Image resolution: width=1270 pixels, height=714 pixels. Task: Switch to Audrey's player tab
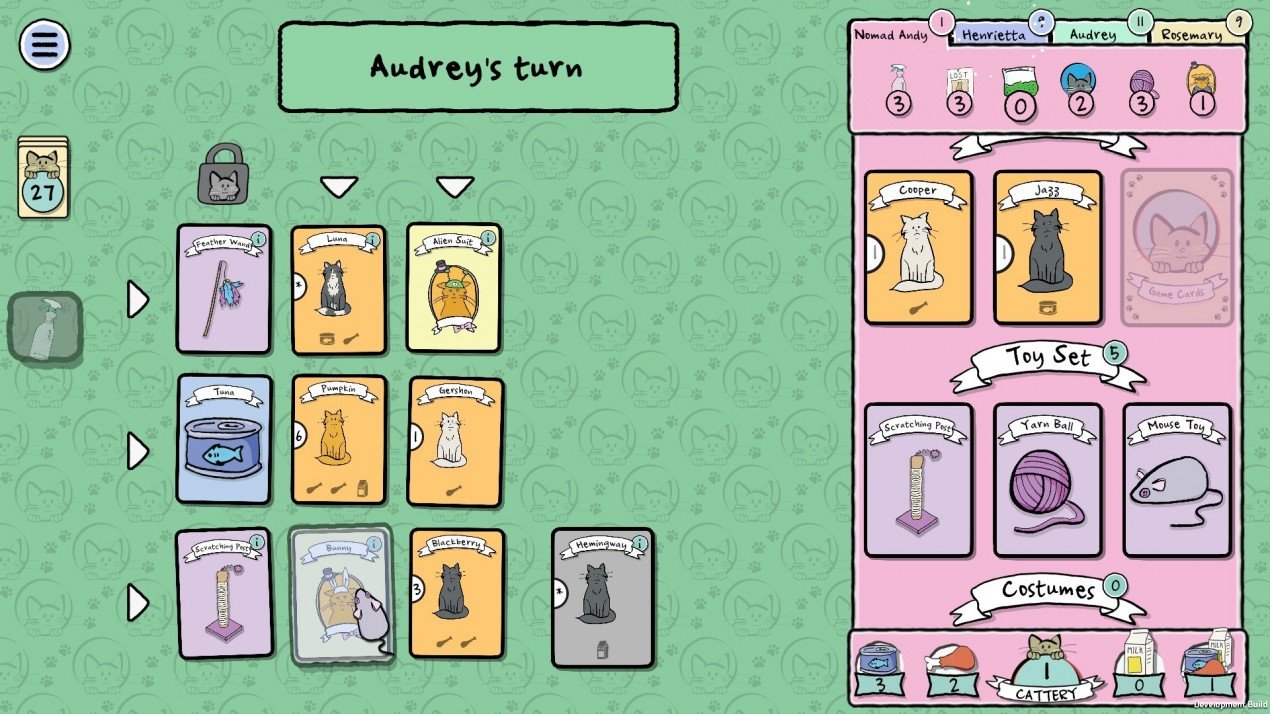pyautogui.click(x=1093, y=34)
